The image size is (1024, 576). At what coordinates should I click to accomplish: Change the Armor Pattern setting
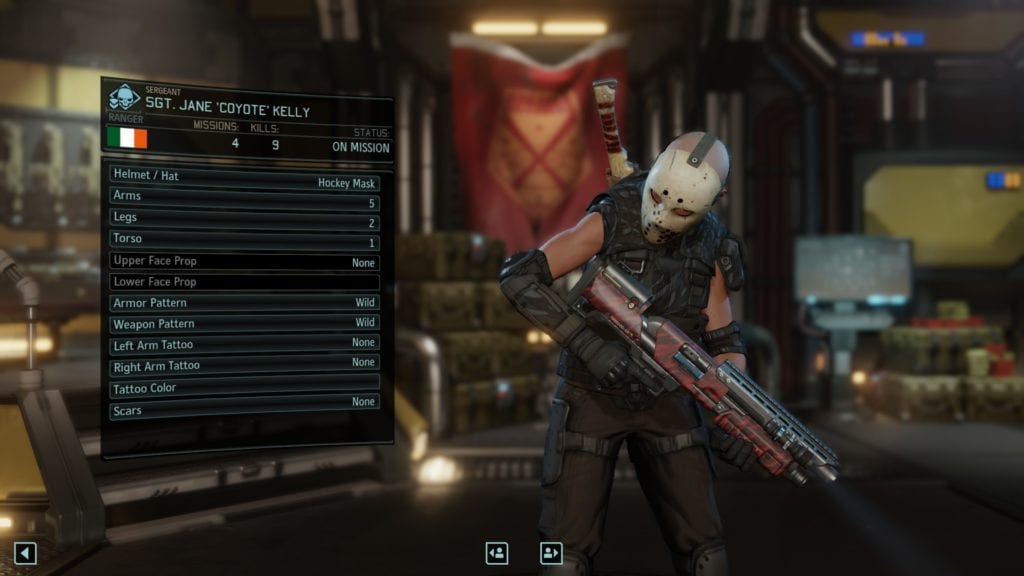(x=245, y=302)
